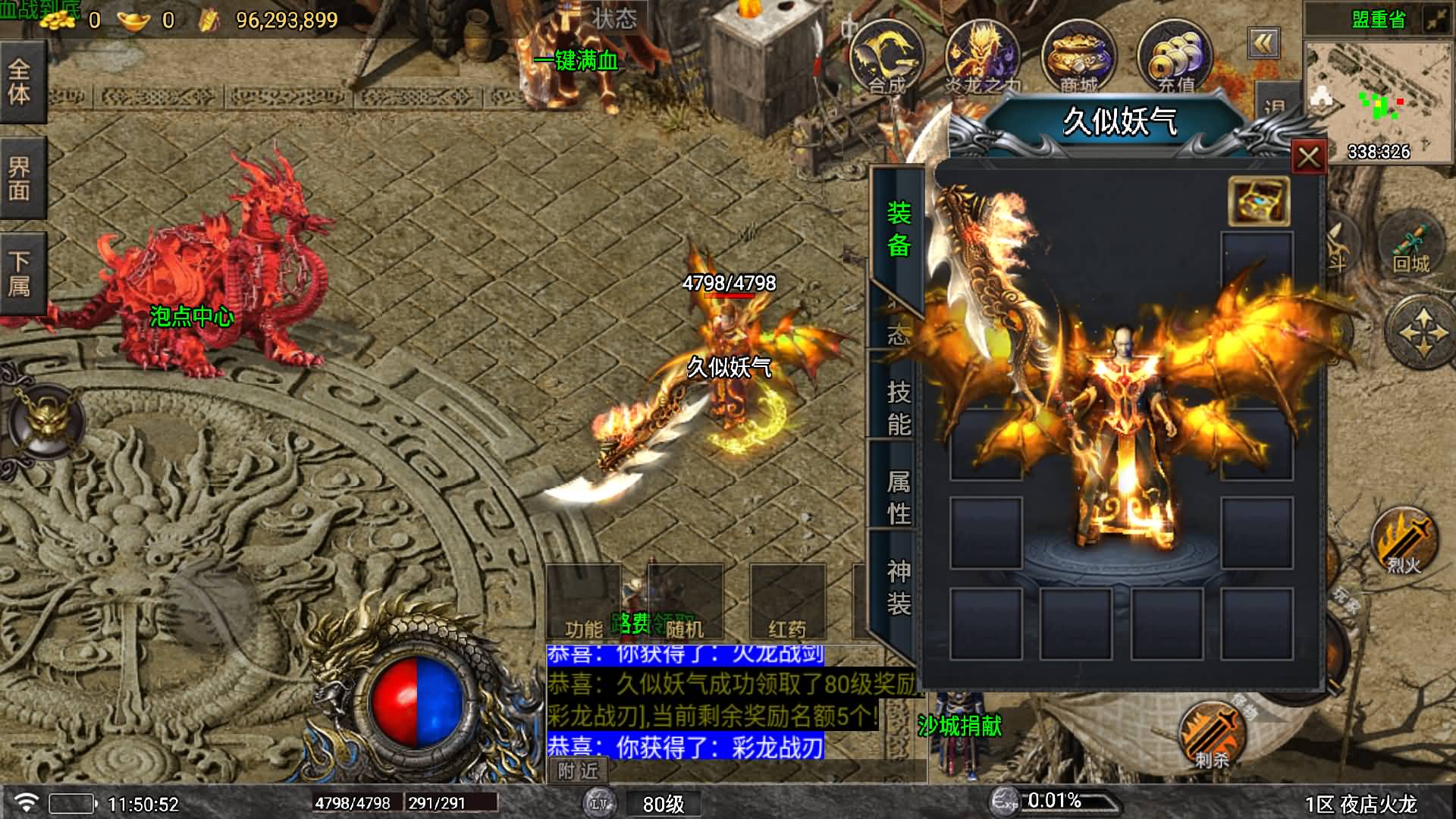Use the 回城 return-to-town scroll
This screenshot has height=819, width=1456.
[1410, 247]
